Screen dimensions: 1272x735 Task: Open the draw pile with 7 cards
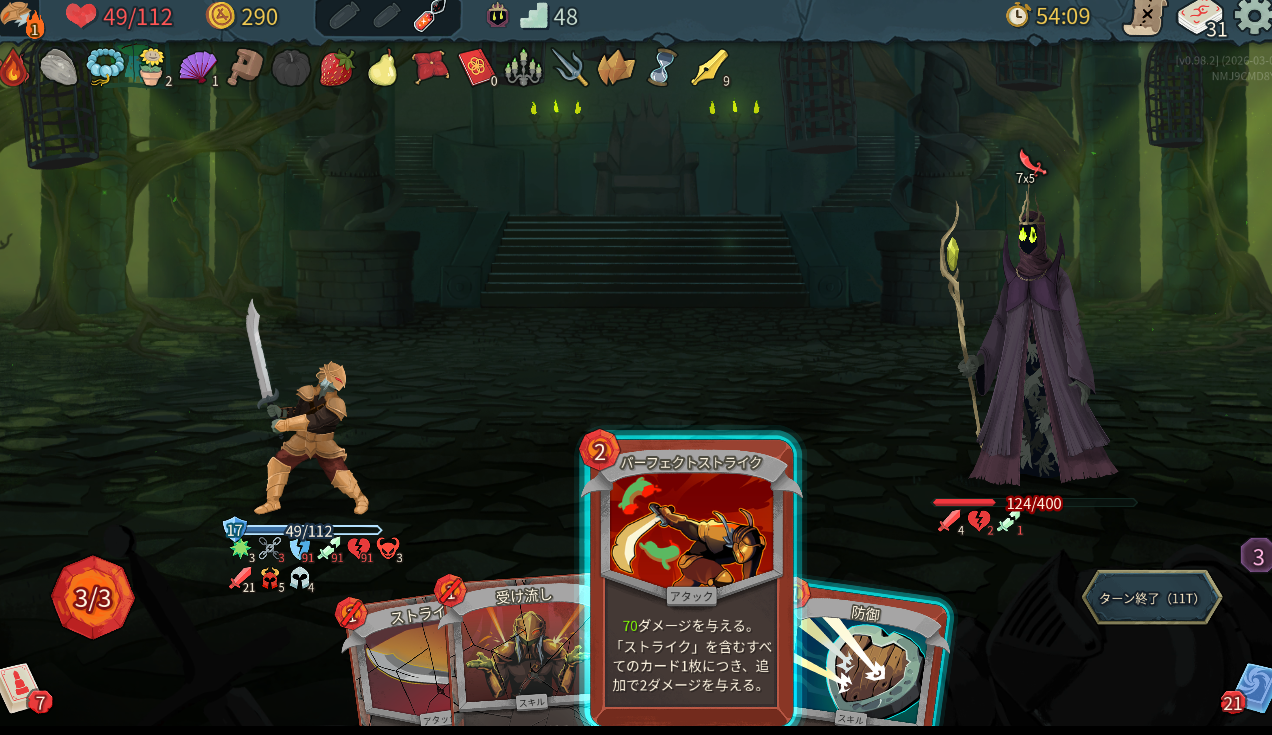click(20, 687)
